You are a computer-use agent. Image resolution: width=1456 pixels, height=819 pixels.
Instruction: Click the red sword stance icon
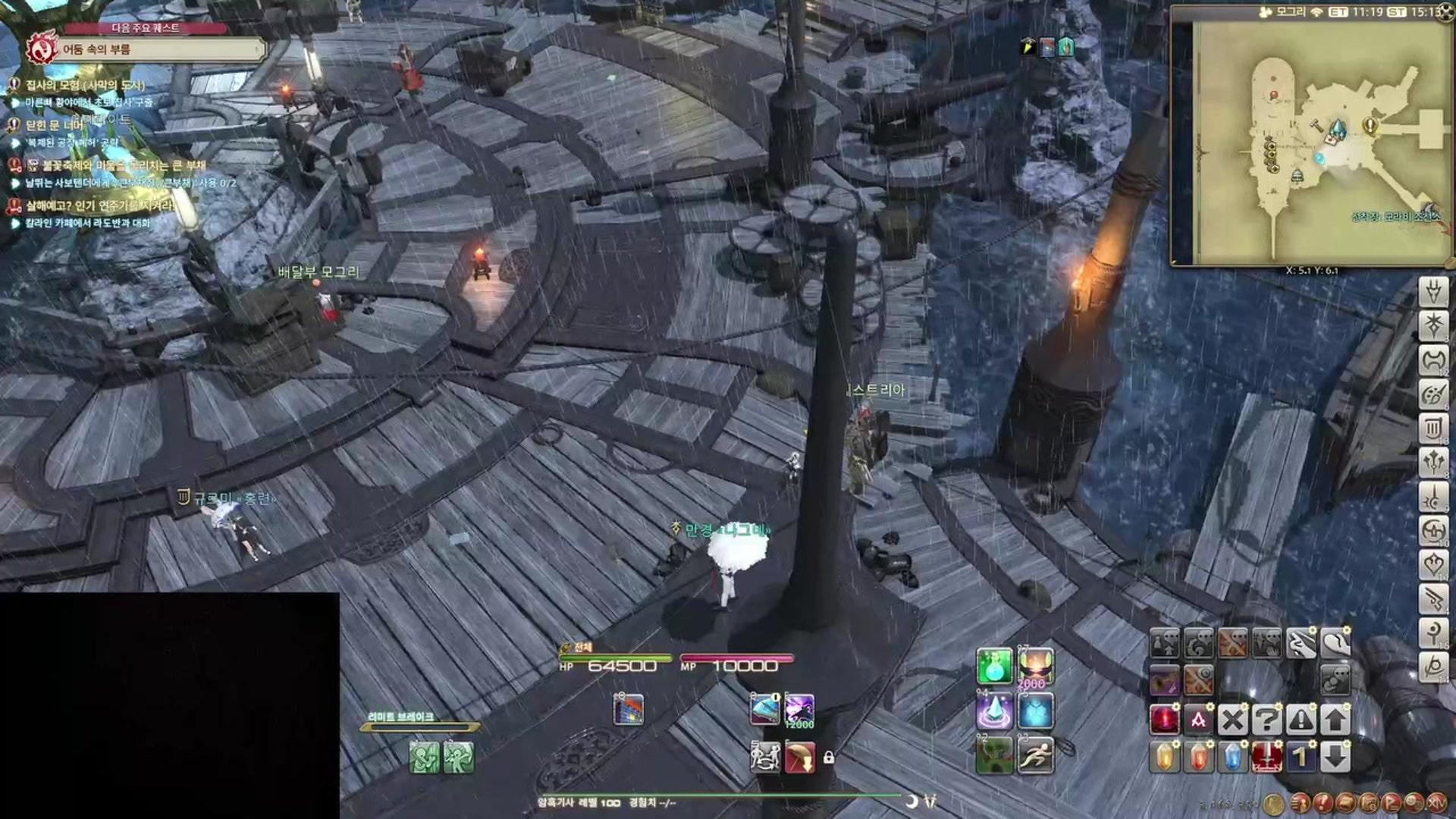click(1266, 756)
